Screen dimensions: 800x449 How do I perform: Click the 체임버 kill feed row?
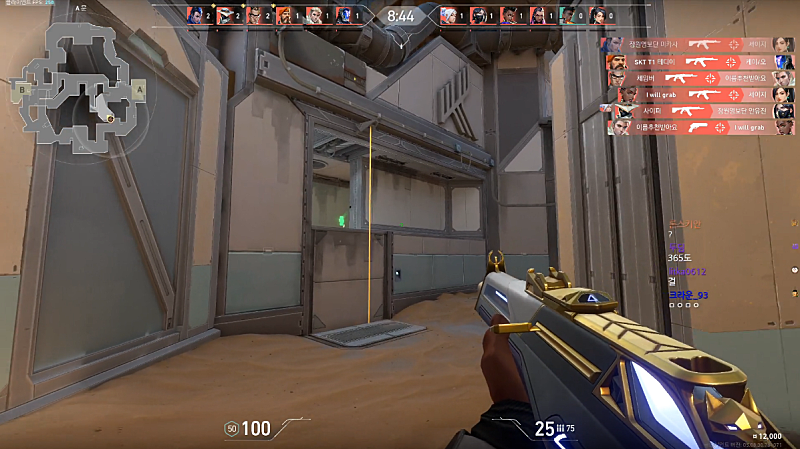[698, 77]
